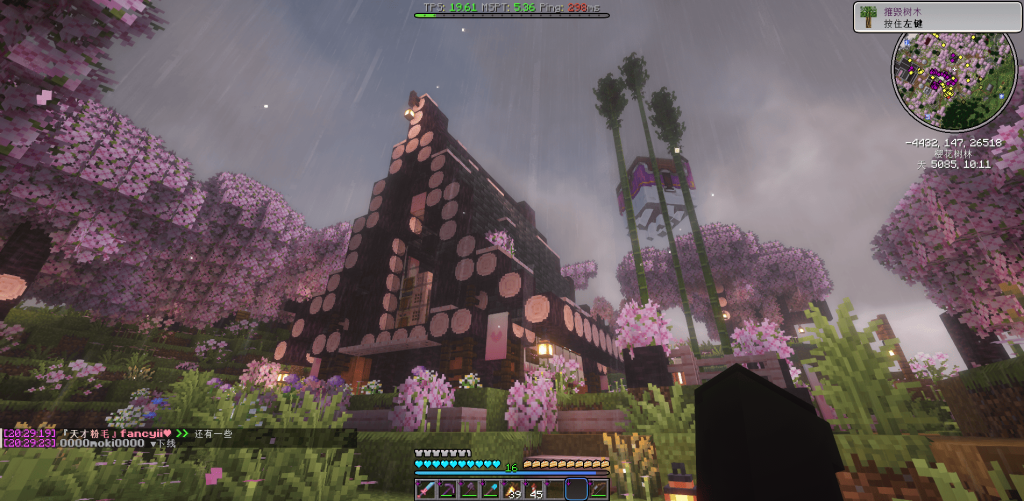1024x501 pixels.
Task: Choose the axe in the hotbar
Action: (x=467, y=489)
